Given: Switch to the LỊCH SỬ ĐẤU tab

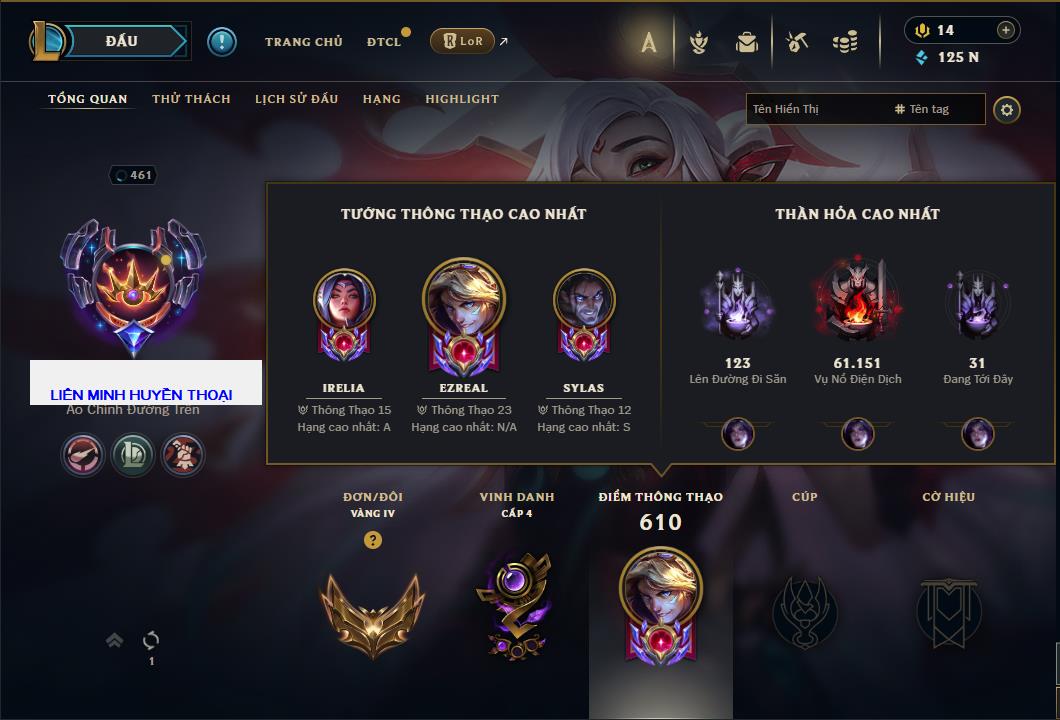Looking at the screenshot, I should point(296,99).
